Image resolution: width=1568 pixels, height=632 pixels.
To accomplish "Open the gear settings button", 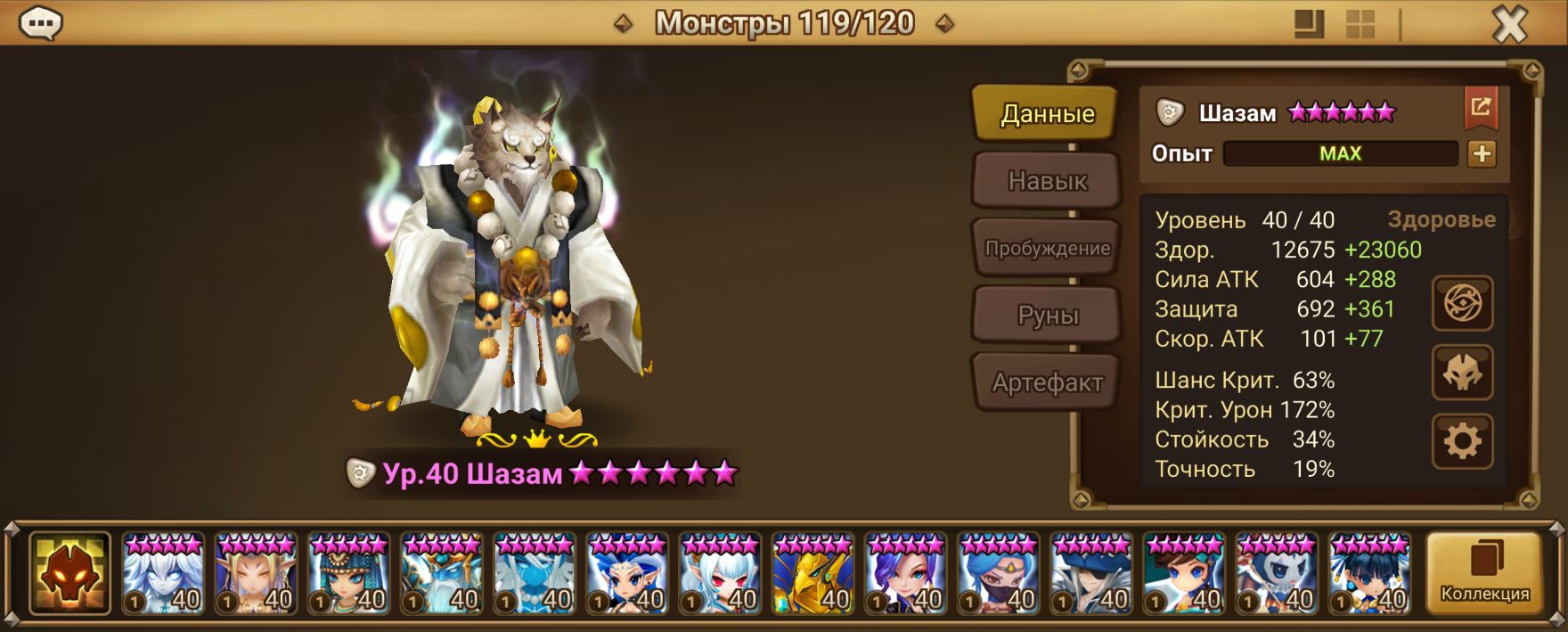I will click(x=1462, y=441).
